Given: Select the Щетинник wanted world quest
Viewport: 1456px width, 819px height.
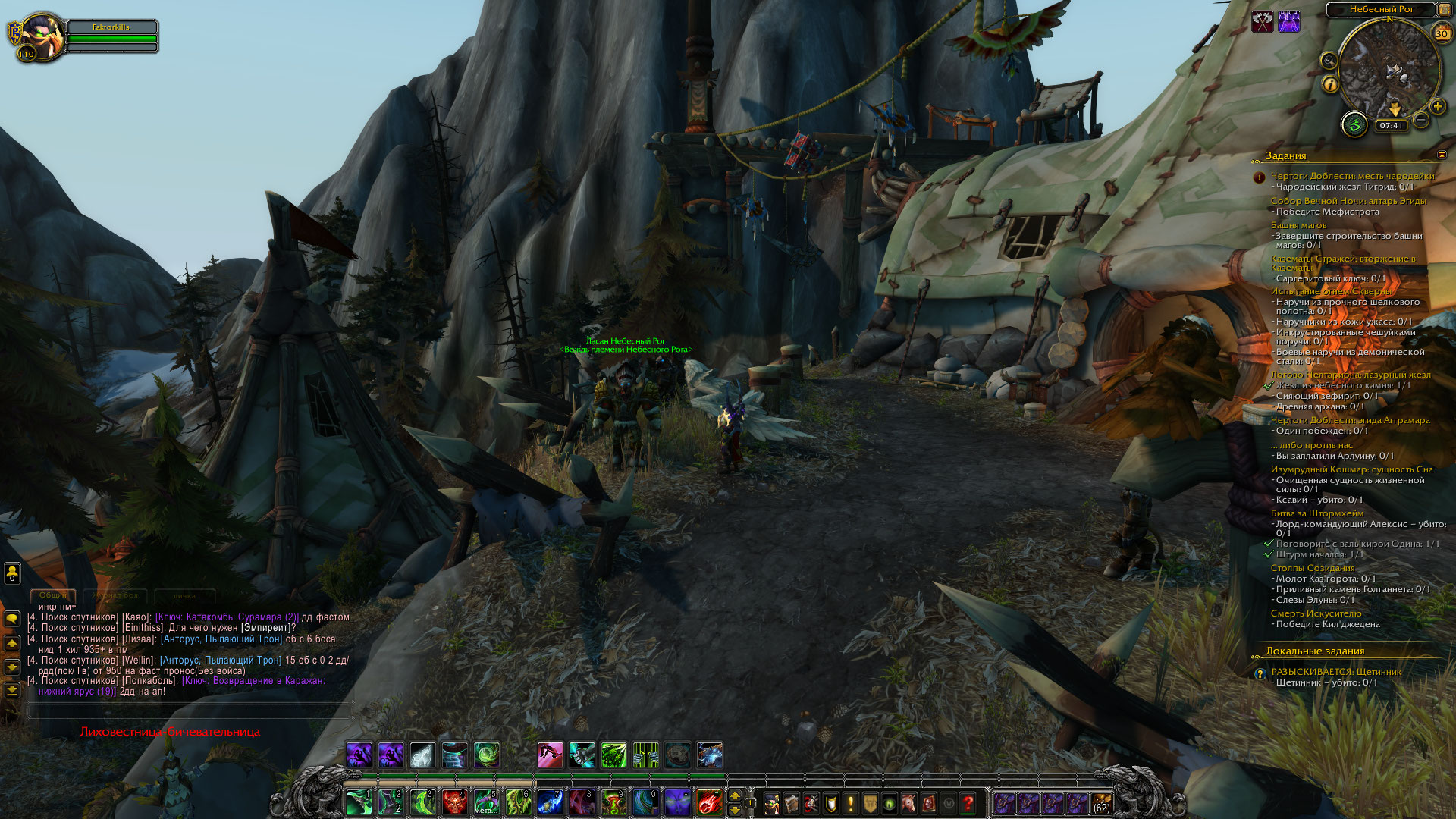Looking at the screenshot, I should click(1335, 672).
